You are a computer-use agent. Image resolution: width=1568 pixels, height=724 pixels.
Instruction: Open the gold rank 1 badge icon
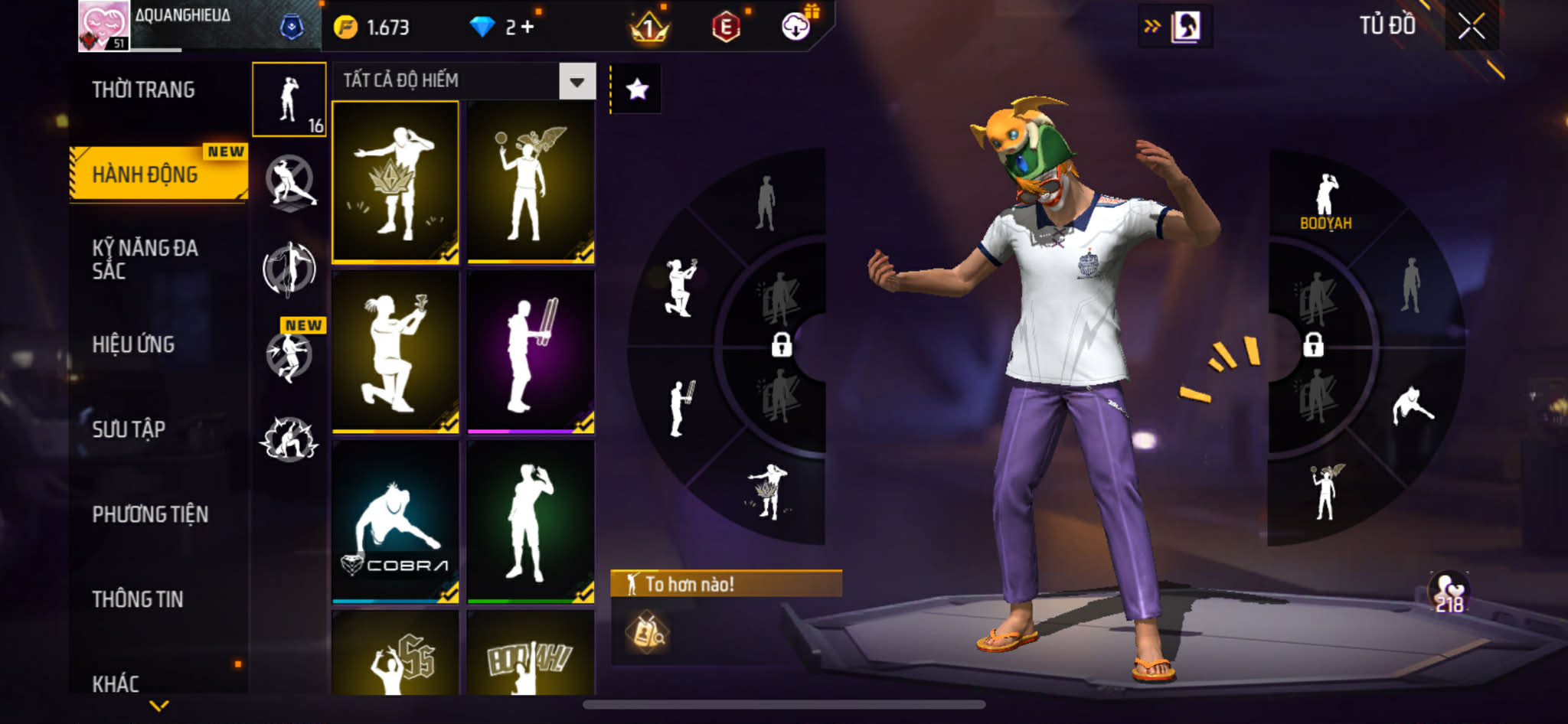click(x=648, y=28)
